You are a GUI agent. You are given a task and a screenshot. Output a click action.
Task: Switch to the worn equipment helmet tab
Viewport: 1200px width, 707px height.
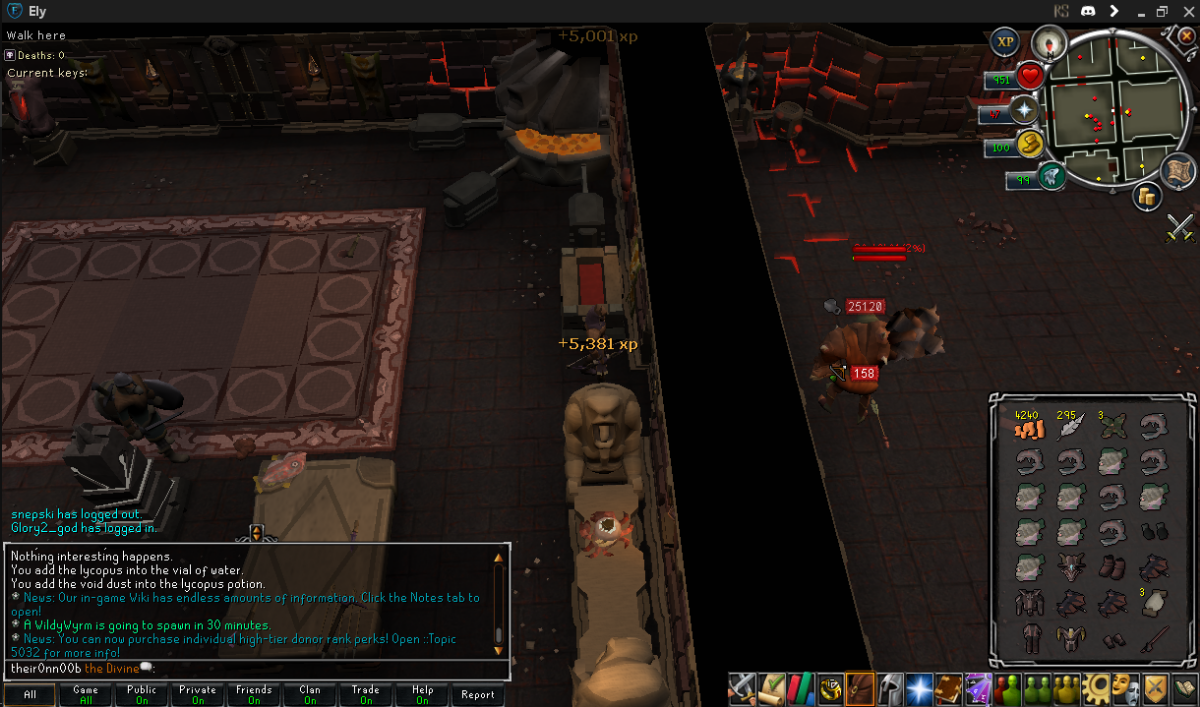[x=889, y=687]
